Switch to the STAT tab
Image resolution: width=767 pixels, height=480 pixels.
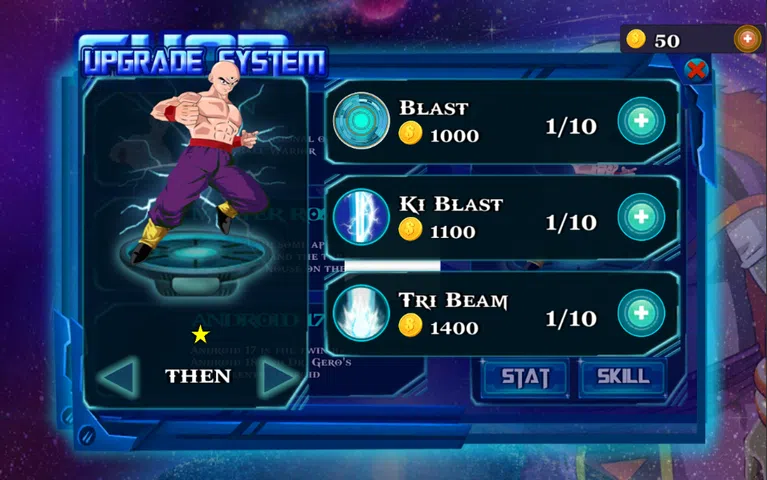[526, 377]
